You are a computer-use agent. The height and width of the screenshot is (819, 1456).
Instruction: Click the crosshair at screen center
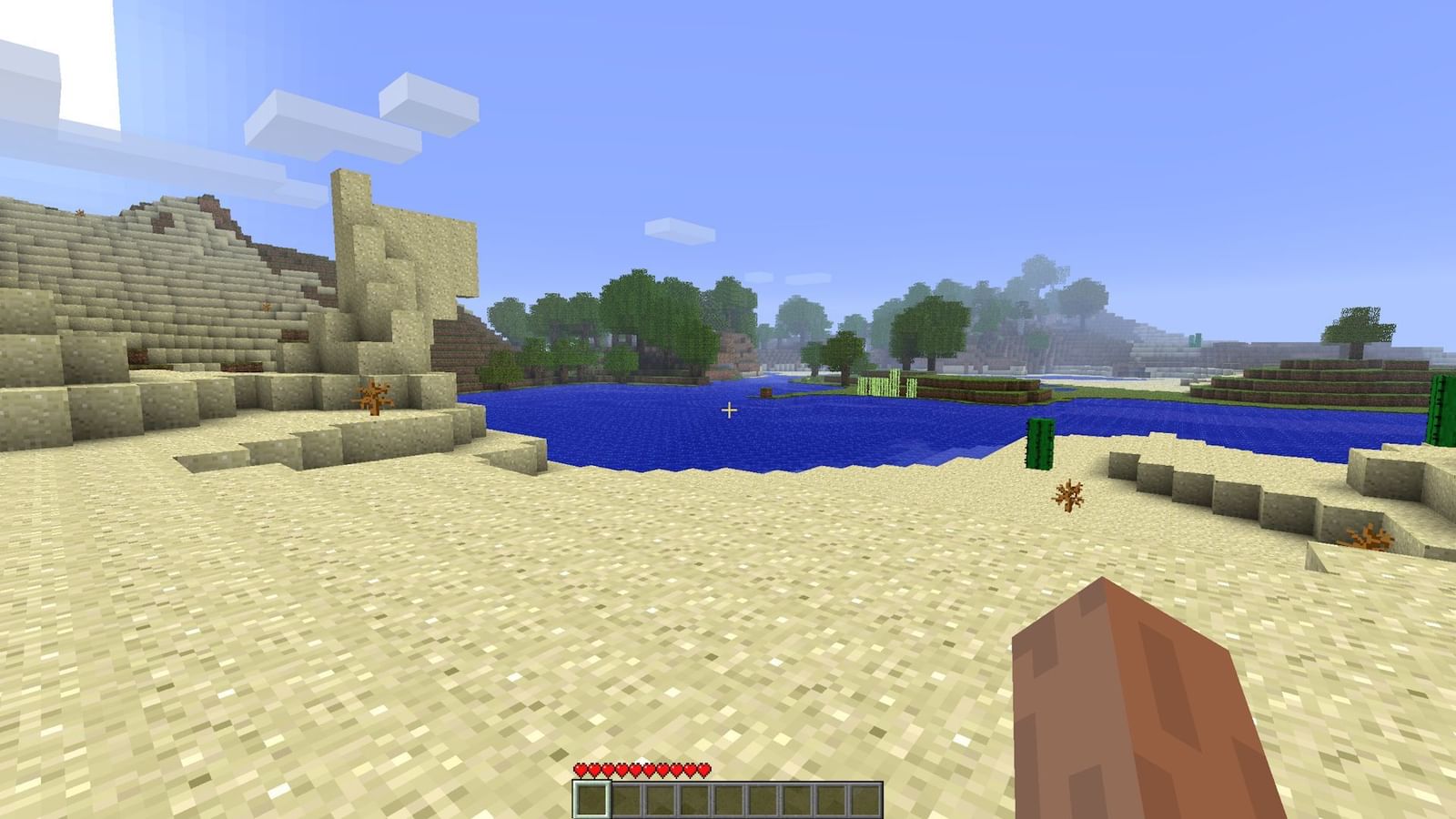pyautogui.click(x=728, y=409)
